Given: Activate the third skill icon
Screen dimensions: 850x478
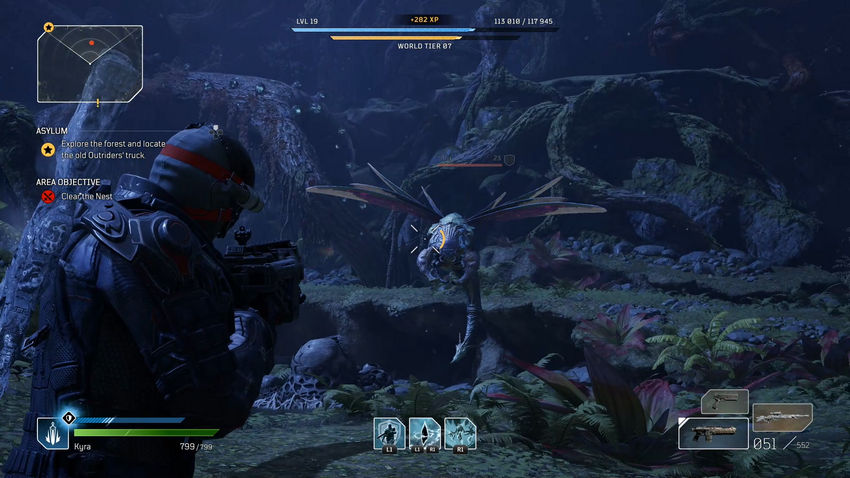Looking at the screenshot, I should 460,433.
